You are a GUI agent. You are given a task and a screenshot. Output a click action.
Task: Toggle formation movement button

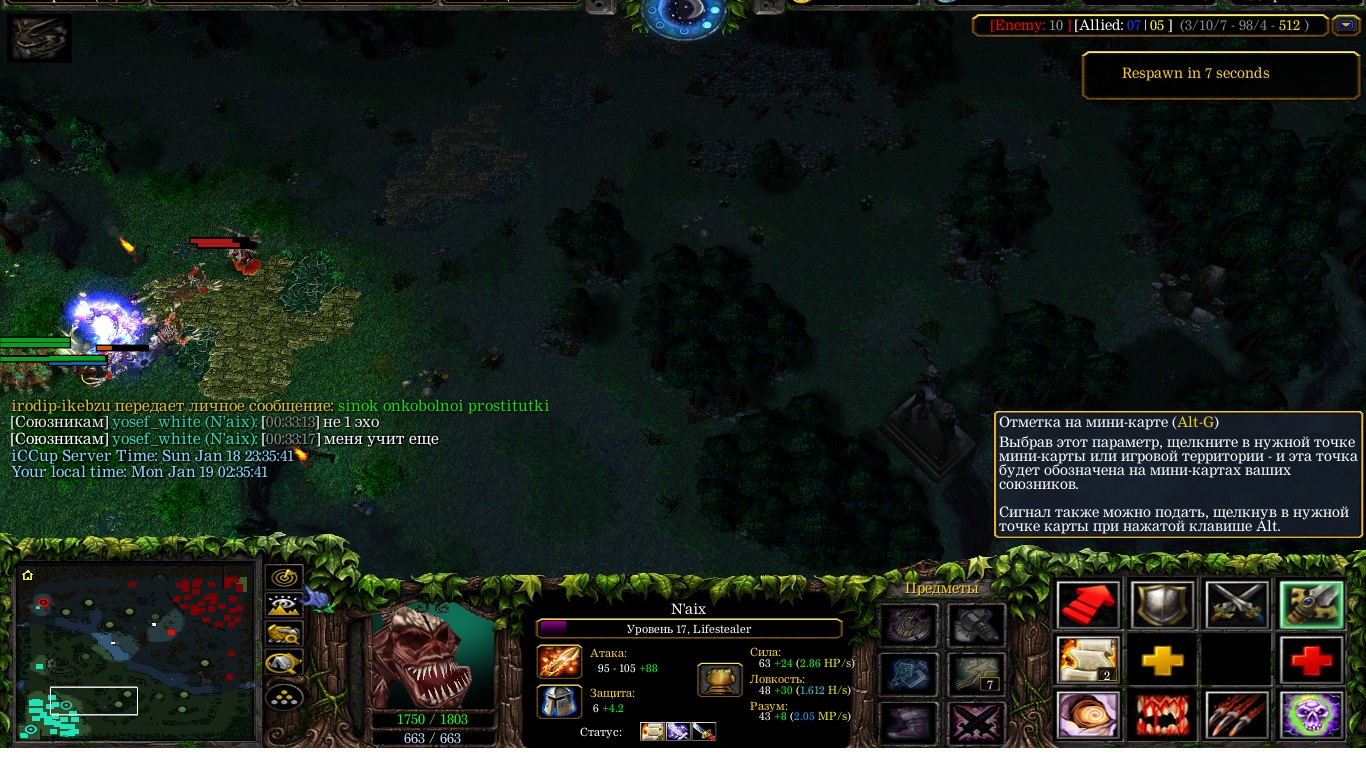[x=284, y=695]
